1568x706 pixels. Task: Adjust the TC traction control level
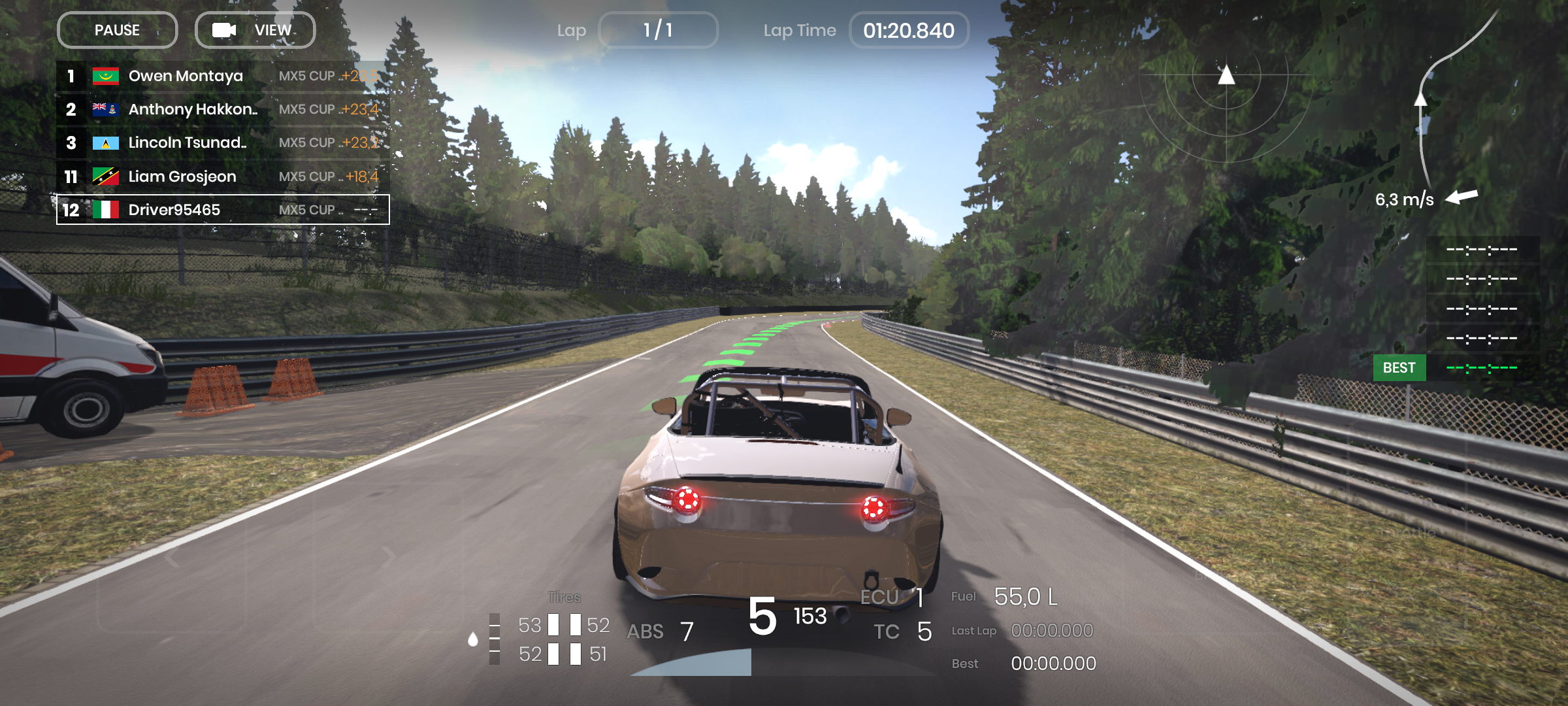pyautogui.click(x=903, y=631)
